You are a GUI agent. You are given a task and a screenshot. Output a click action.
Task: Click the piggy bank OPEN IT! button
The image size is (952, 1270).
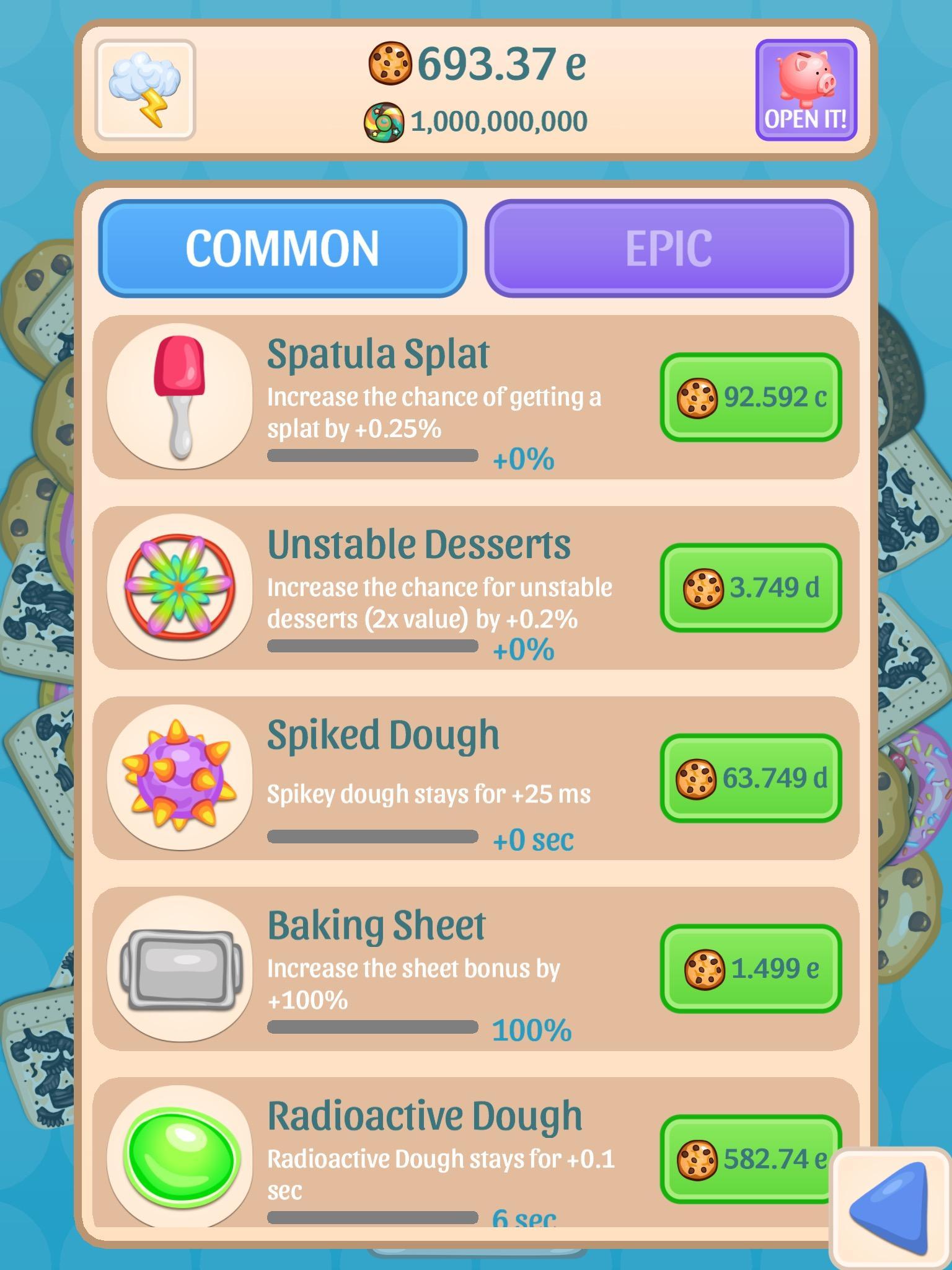pos(806,87)
